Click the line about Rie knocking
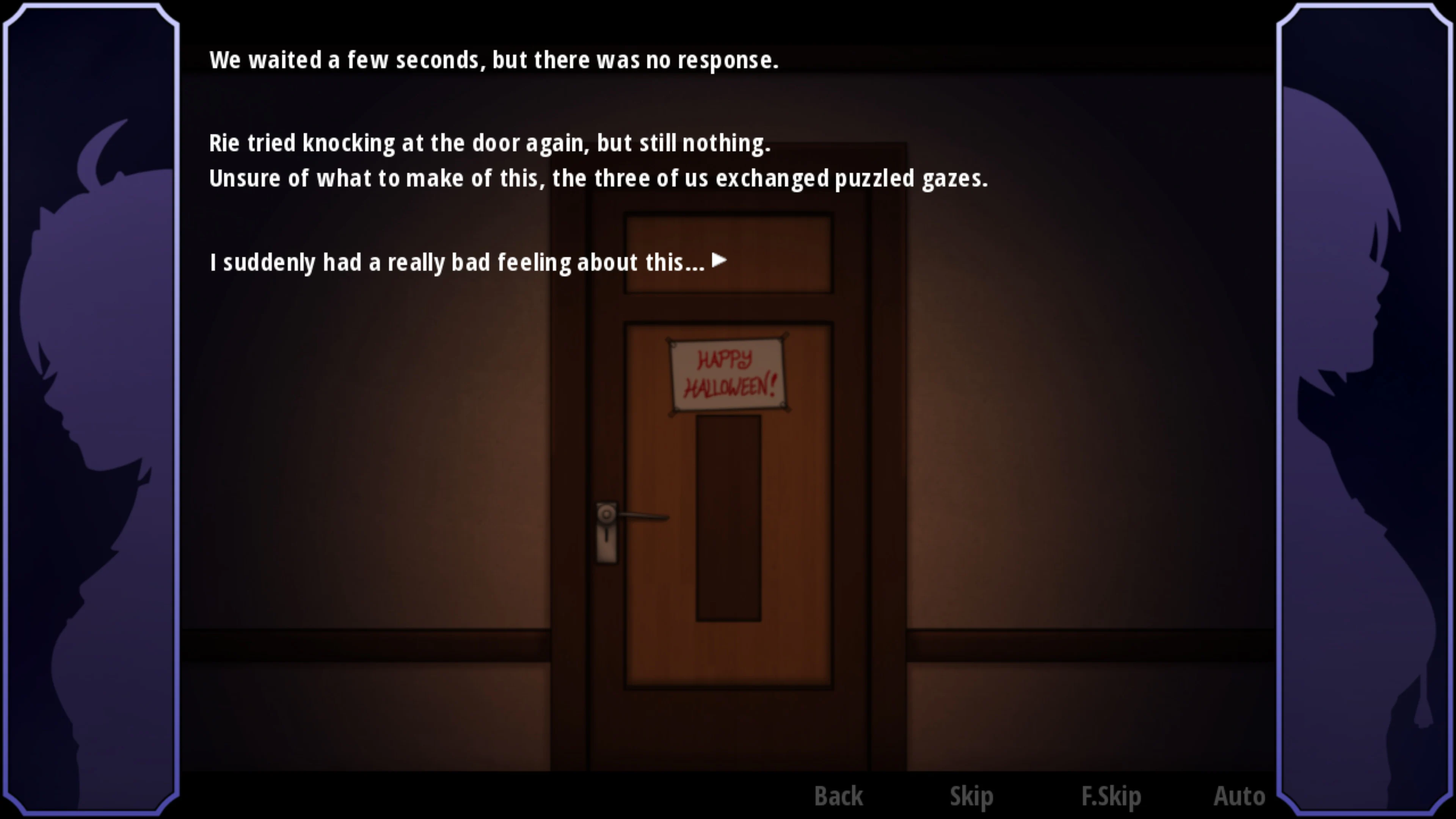Screen dimensions: 1456x819 click(491, 143)
